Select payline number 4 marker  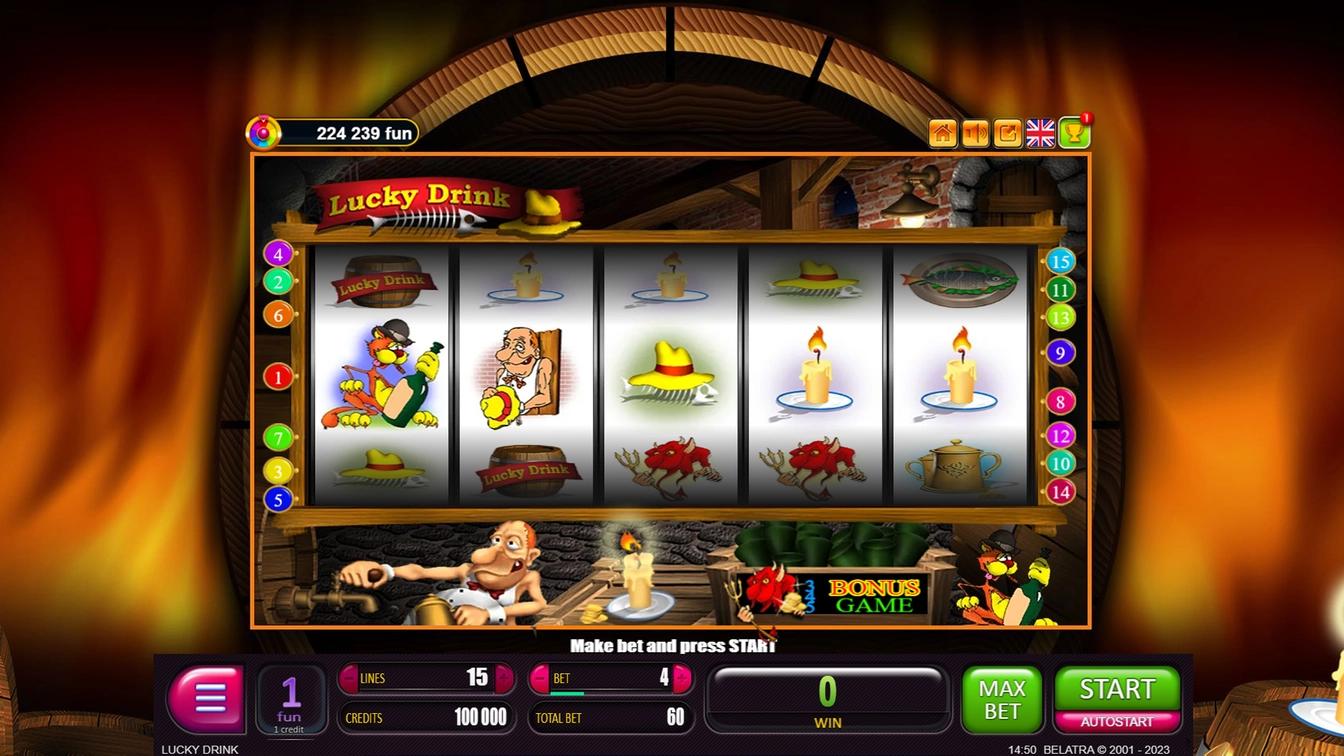(278, 254)
